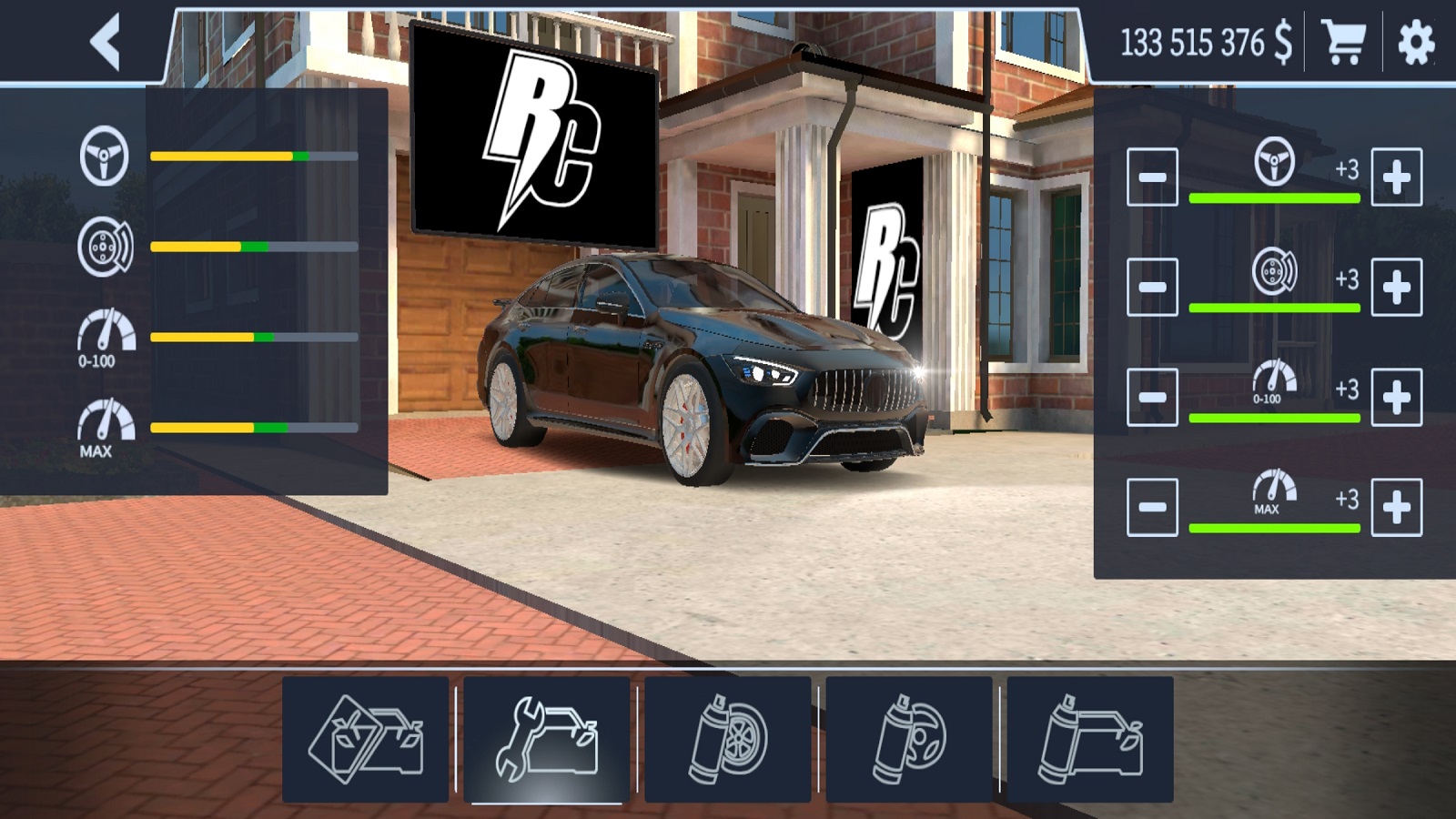This screenshot has height=819, width=1456.
Task: Select the wrench performance tuning tab
Action: coord(546,739)
